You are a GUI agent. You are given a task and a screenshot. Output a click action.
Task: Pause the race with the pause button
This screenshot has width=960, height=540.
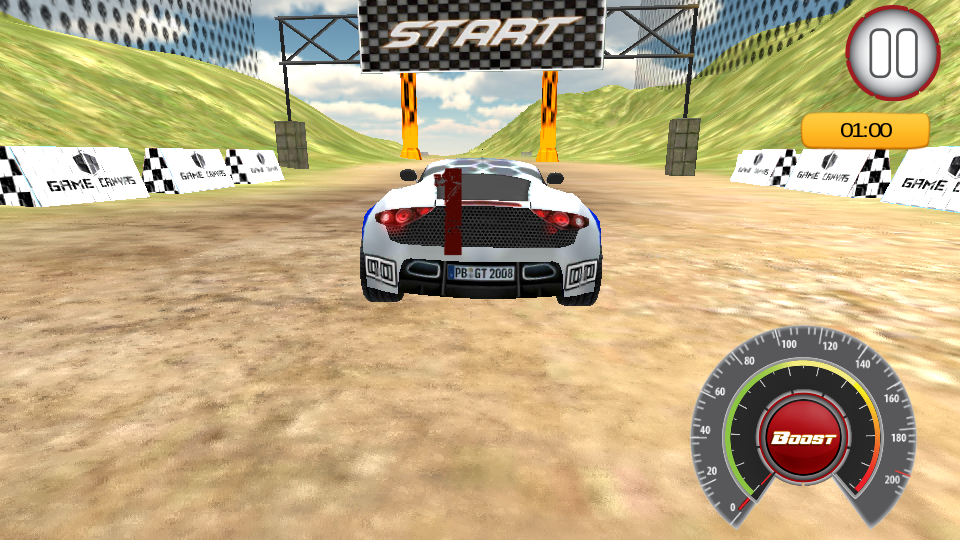[893, 53]
